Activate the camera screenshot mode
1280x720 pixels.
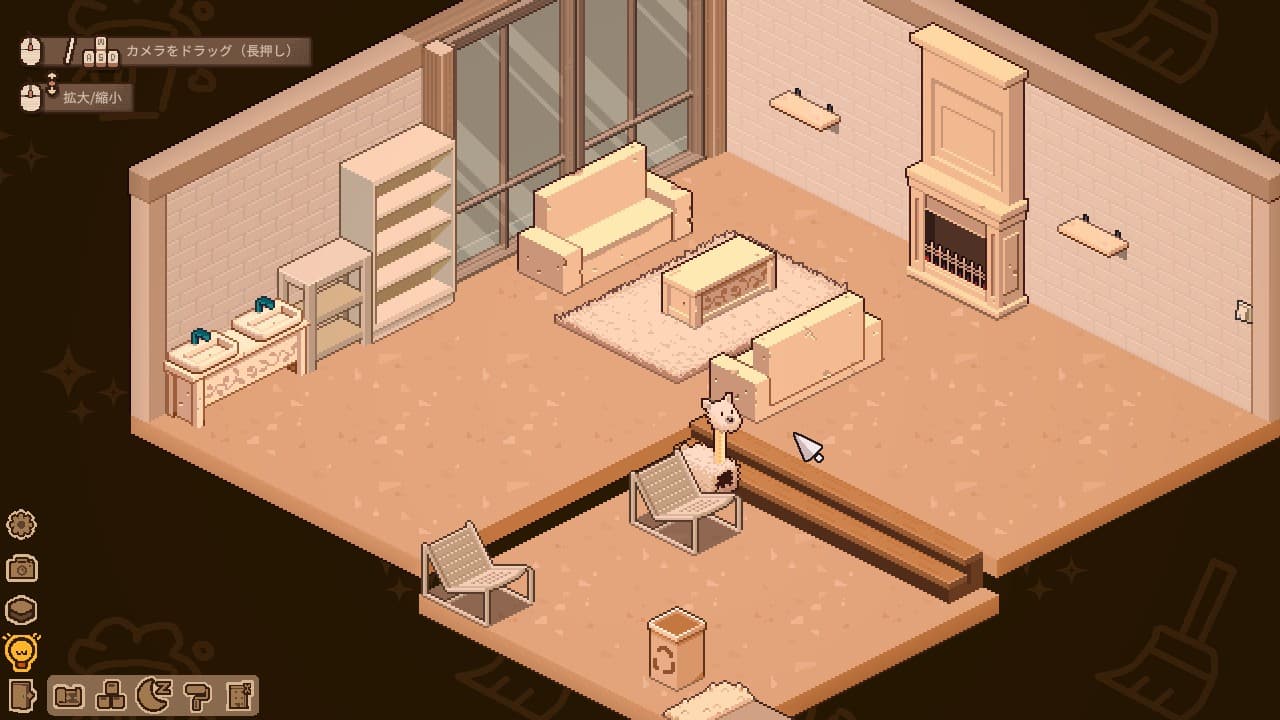21,568
